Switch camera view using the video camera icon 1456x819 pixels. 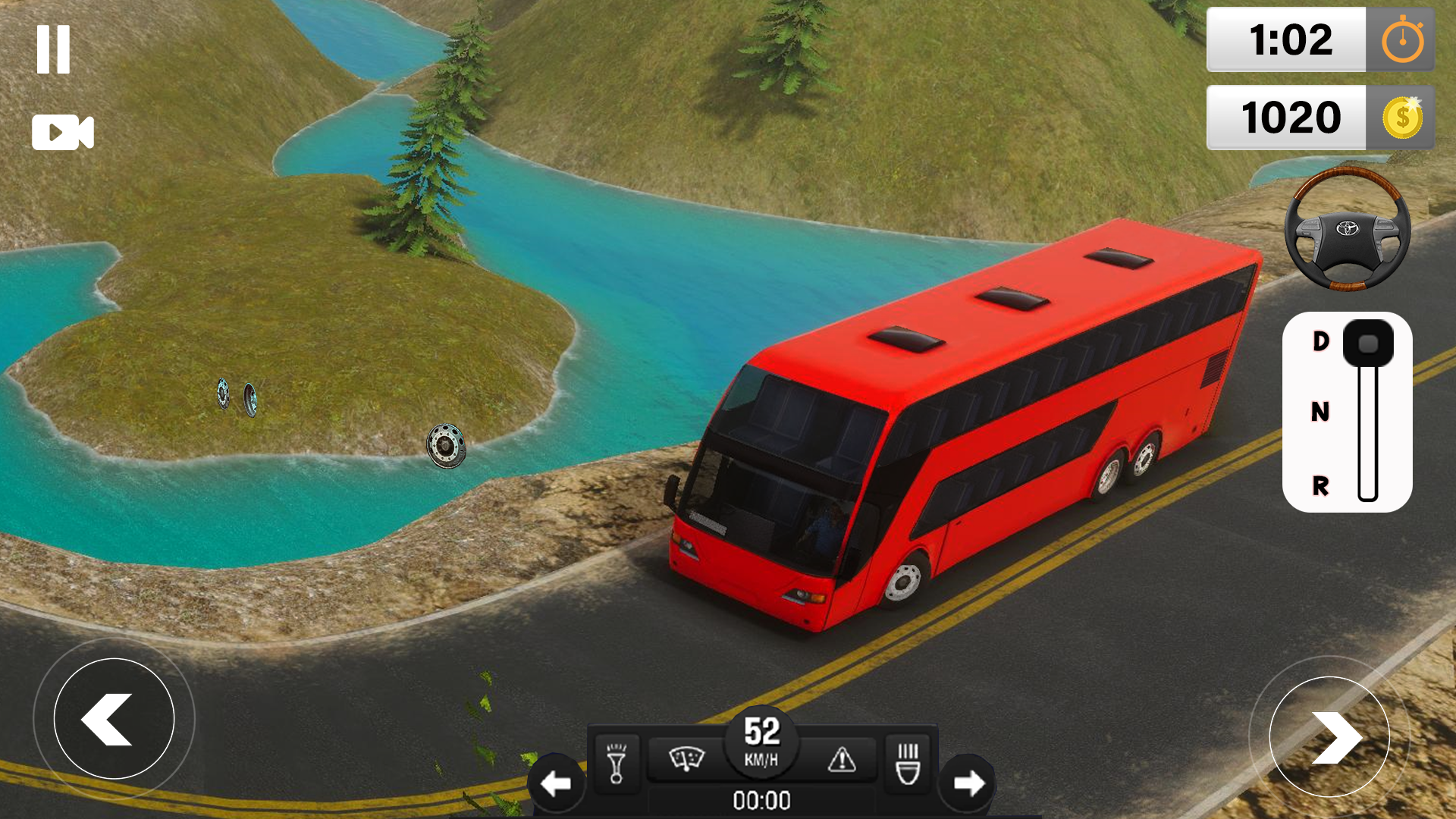pyautogui.click(x=63, y=132)
